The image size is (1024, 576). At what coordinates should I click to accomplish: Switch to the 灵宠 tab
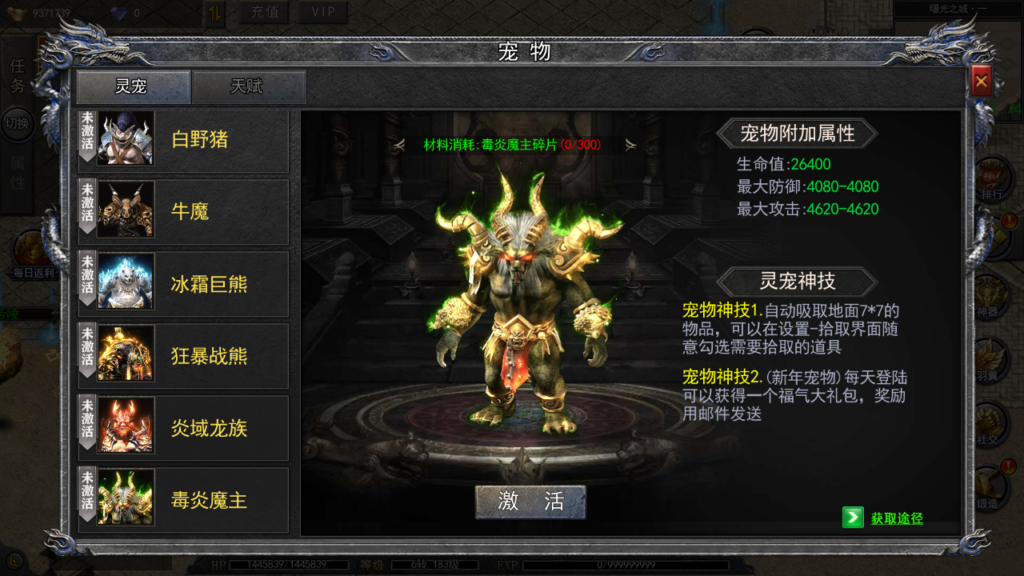point(133,87)
